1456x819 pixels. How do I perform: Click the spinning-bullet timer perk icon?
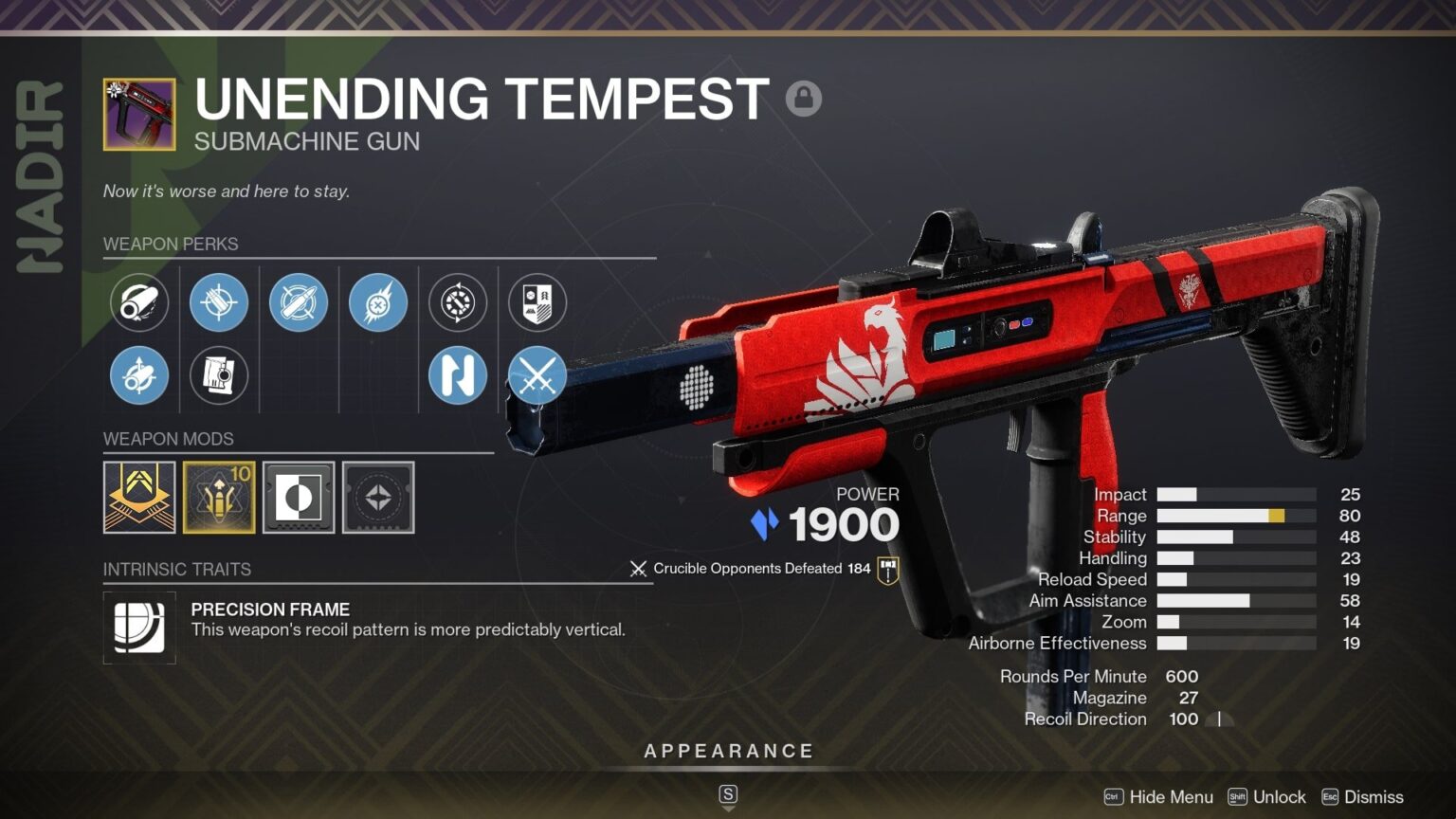coord(458,302)
